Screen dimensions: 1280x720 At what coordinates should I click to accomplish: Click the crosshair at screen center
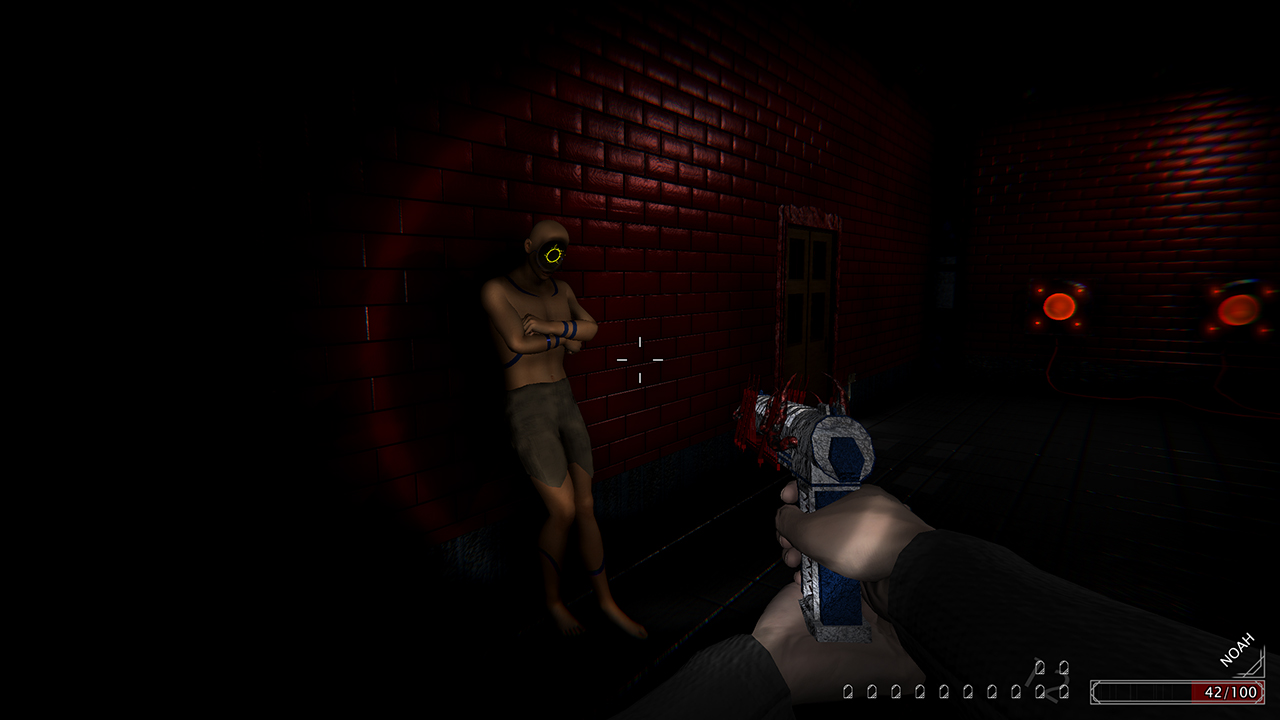(x=639, y=360)
